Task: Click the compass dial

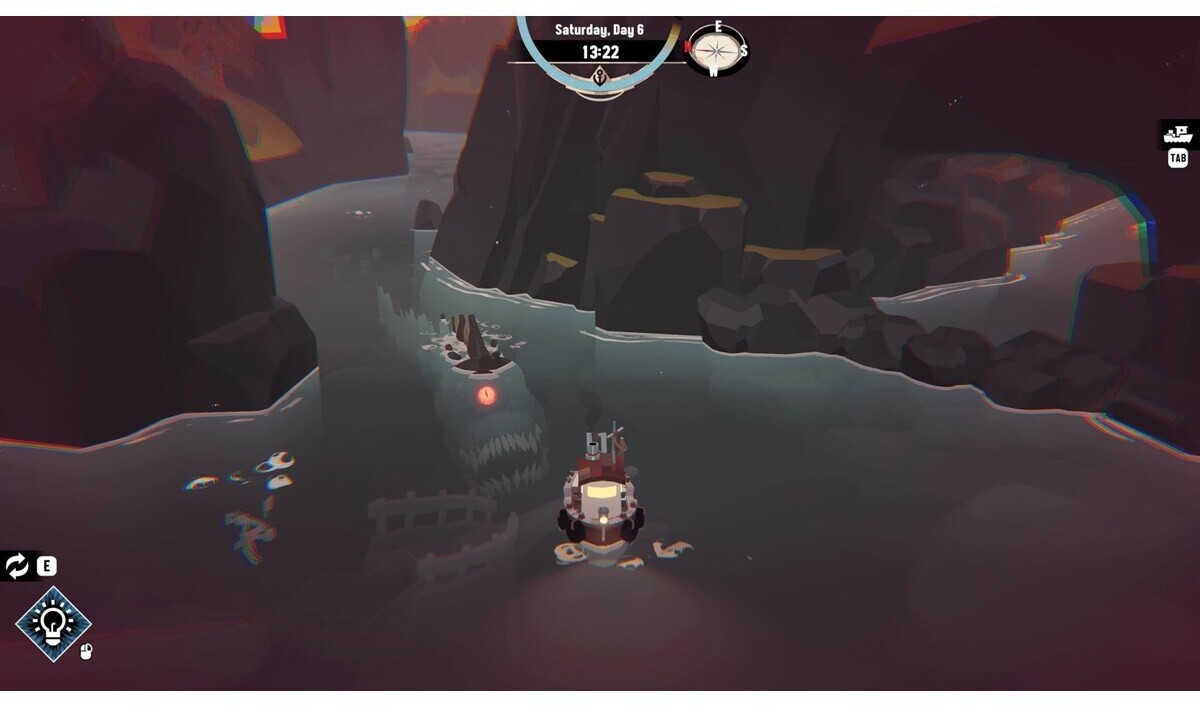Action: [716, 49]
